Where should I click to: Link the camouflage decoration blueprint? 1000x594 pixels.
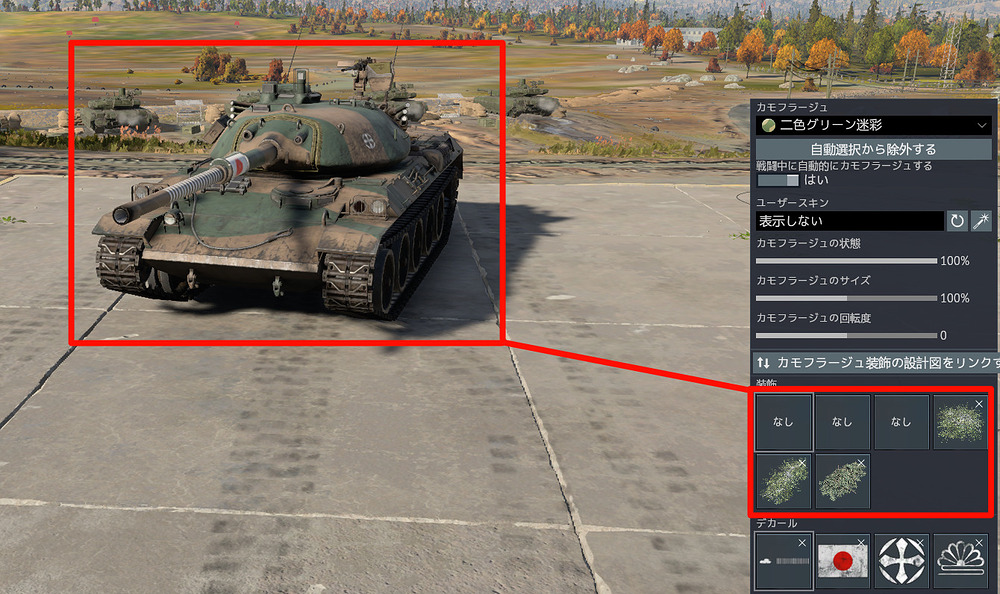coord(873,362)
